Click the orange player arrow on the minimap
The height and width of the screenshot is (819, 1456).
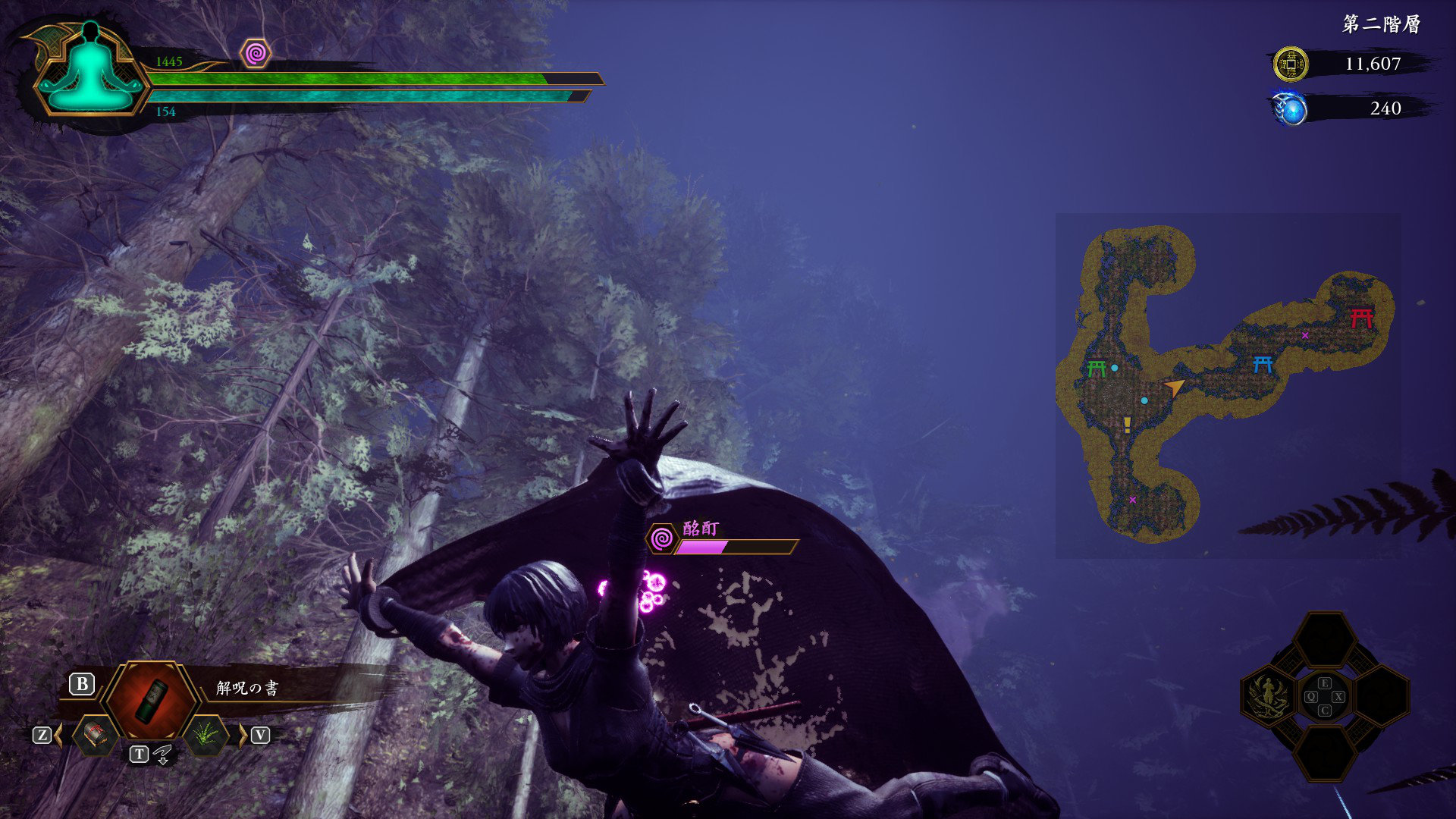pos(1174,388)
